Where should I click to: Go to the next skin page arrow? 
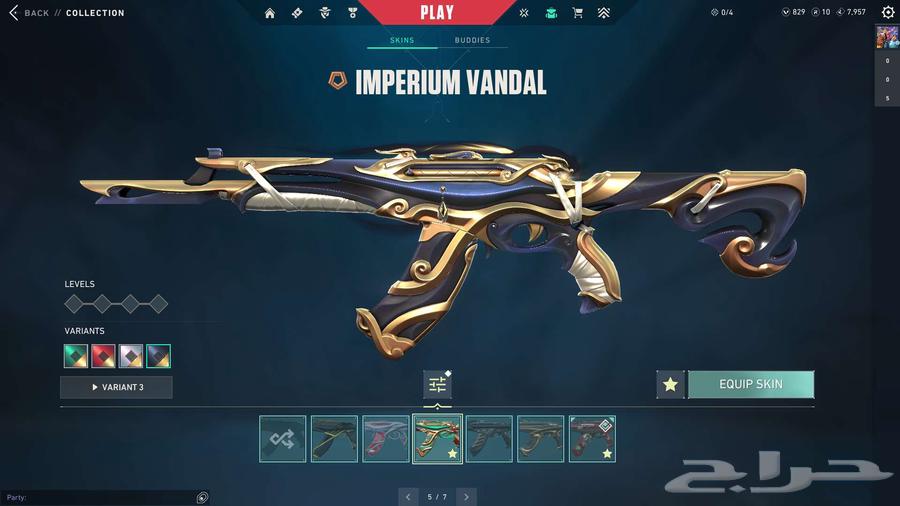click(x=466, y=496)
